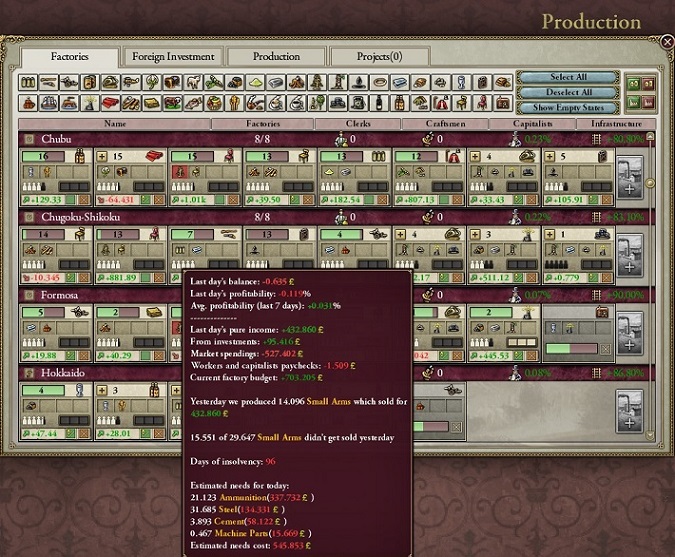Click the Select All filter button
The image size is (675, 557).
coord(567,77)
